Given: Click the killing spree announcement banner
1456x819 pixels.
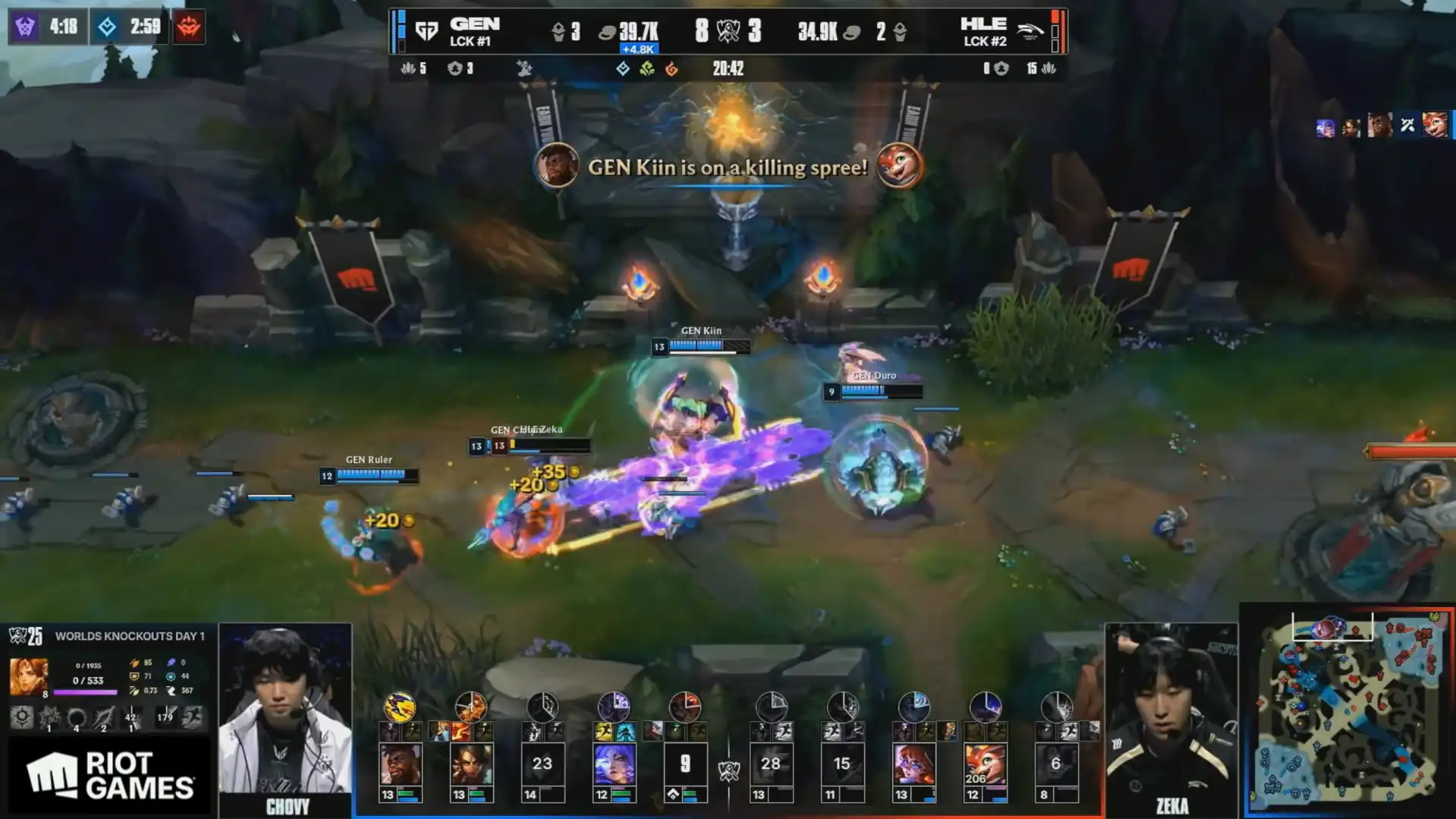Looking at the screenshot, I should coord(728,167).
